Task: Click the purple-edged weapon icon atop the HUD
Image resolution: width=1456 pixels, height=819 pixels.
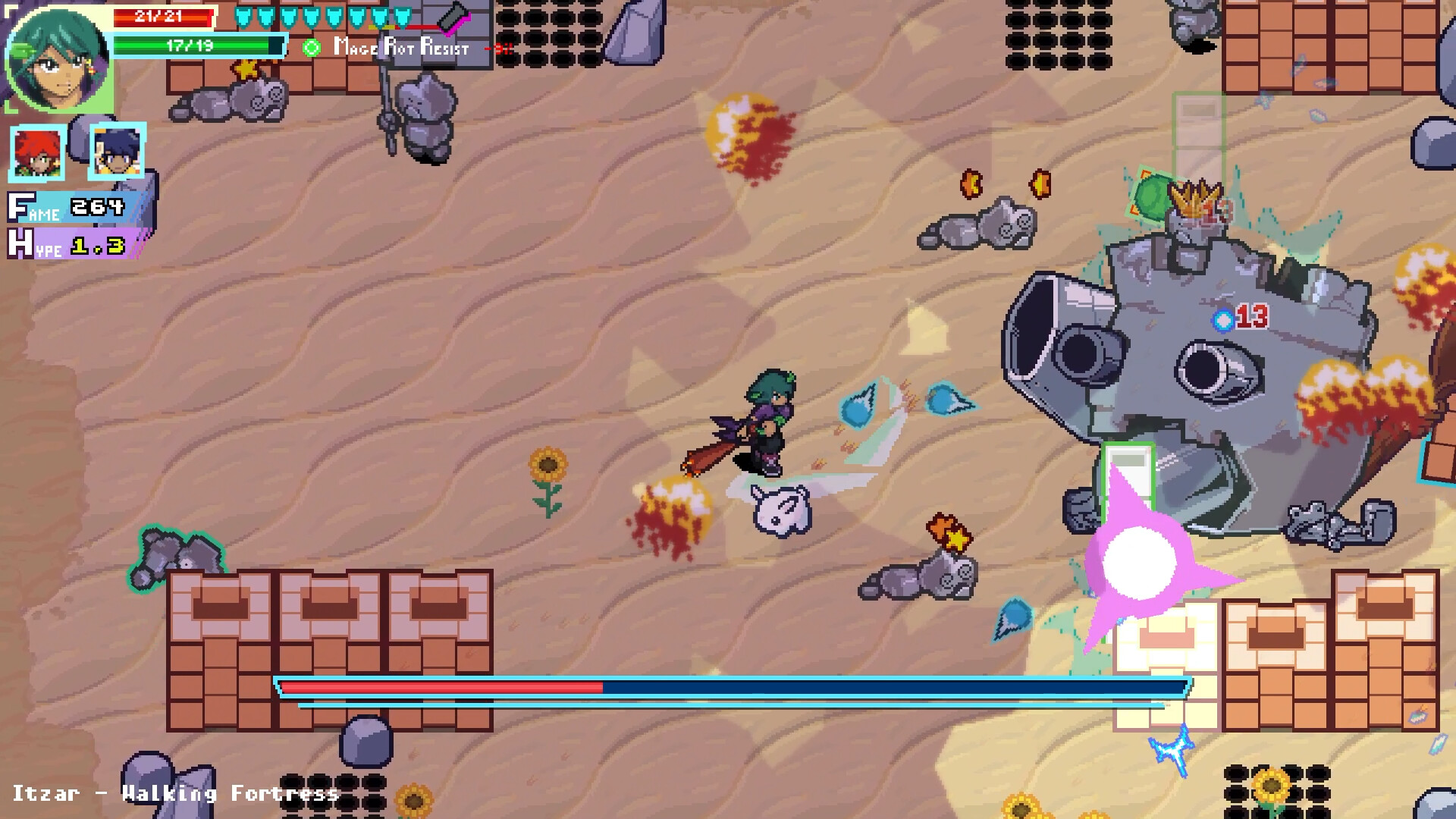Action: [x=455, y=17]
